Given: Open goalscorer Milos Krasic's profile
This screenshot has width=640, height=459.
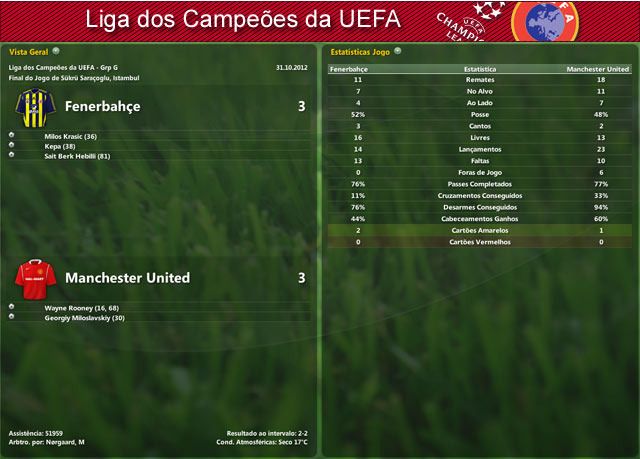Looking at the screenshot, I should [x=70, y=136].
